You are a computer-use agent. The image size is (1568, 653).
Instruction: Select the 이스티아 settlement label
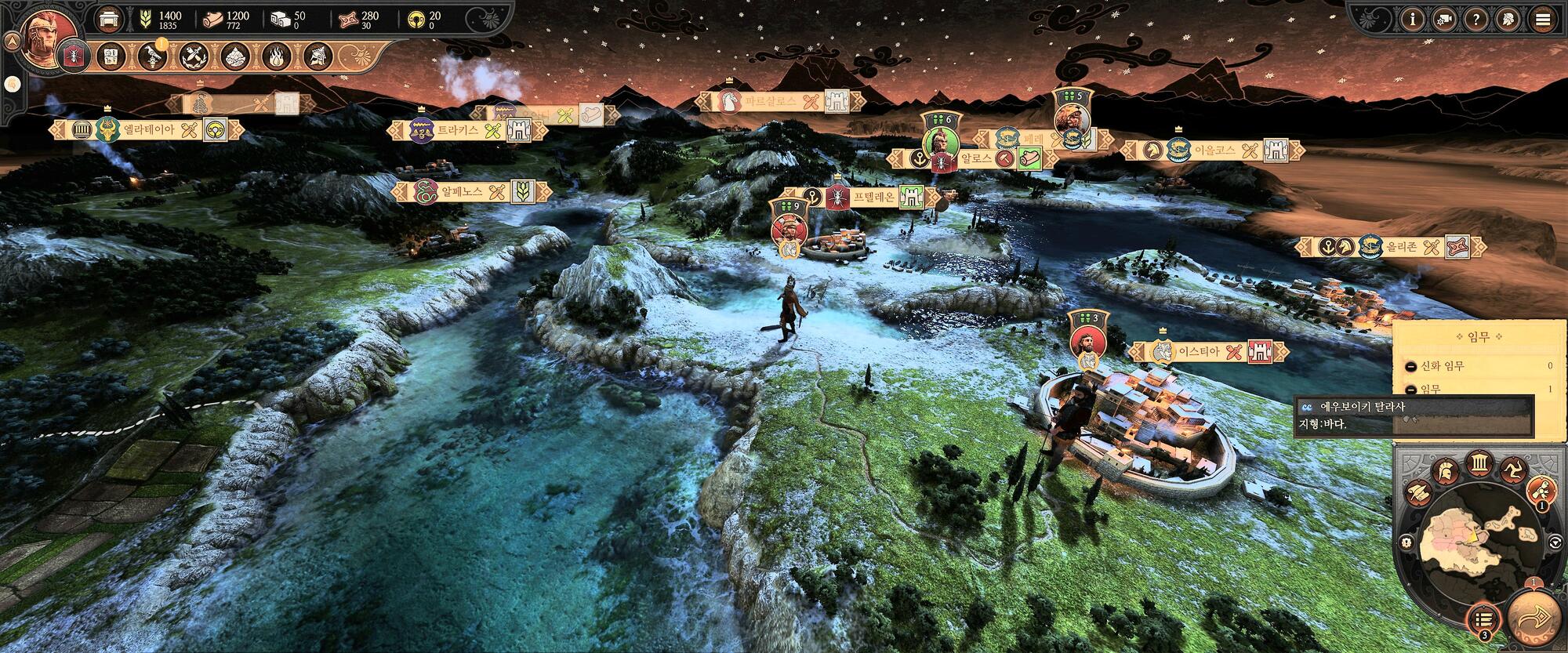tap(1199, 352)
